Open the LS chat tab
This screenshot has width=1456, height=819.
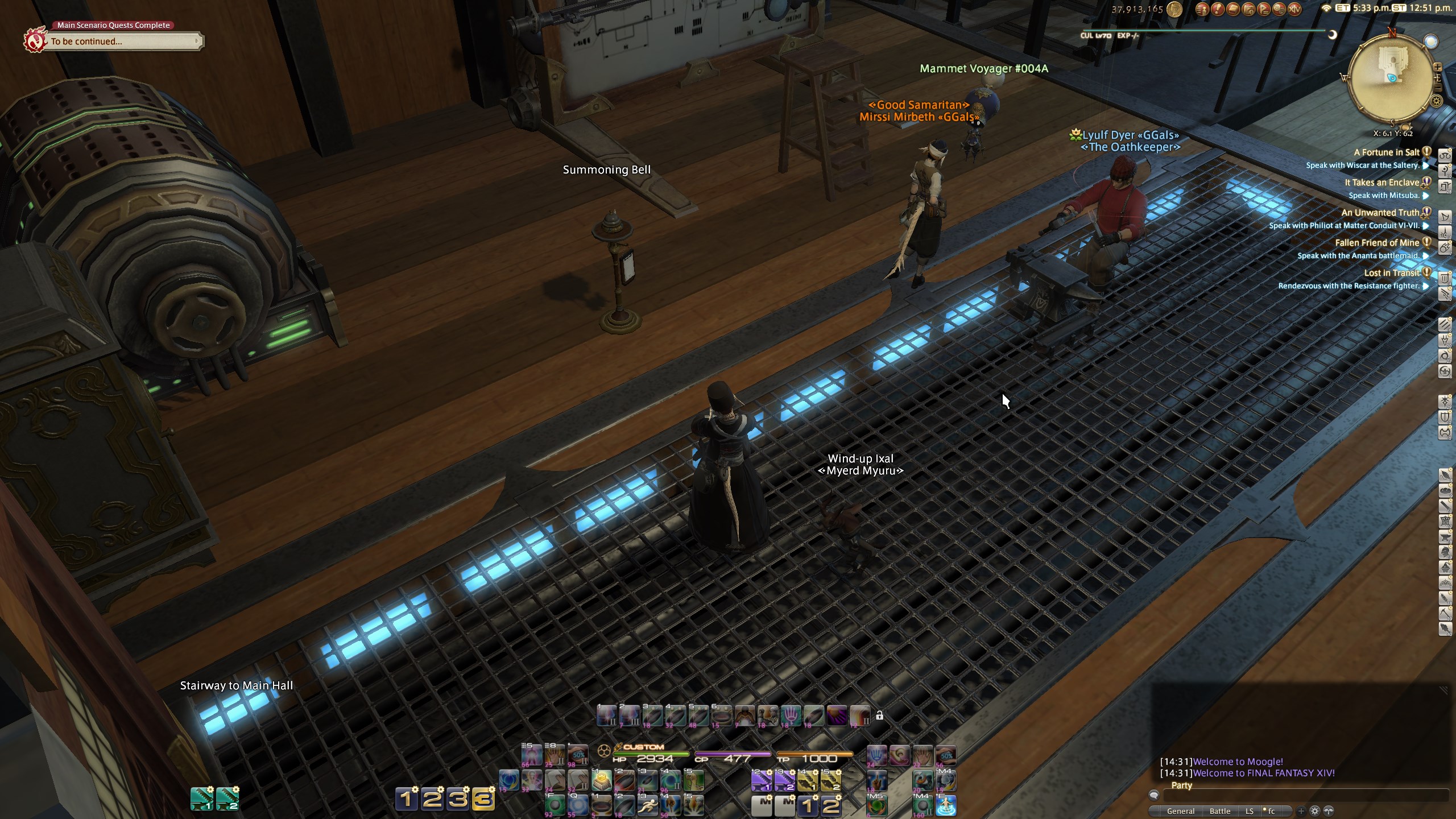click(x=1249, y=811)
